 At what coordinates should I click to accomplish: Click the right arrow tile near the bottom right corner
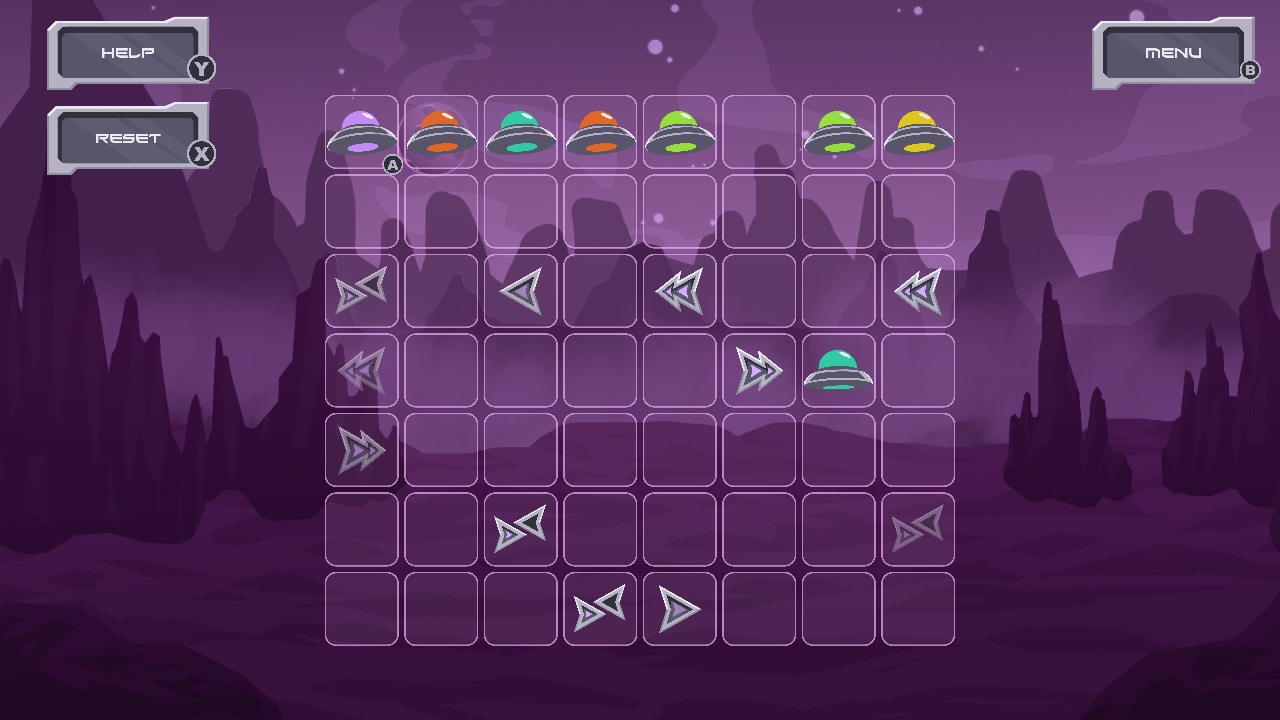[x=918, y=528]
